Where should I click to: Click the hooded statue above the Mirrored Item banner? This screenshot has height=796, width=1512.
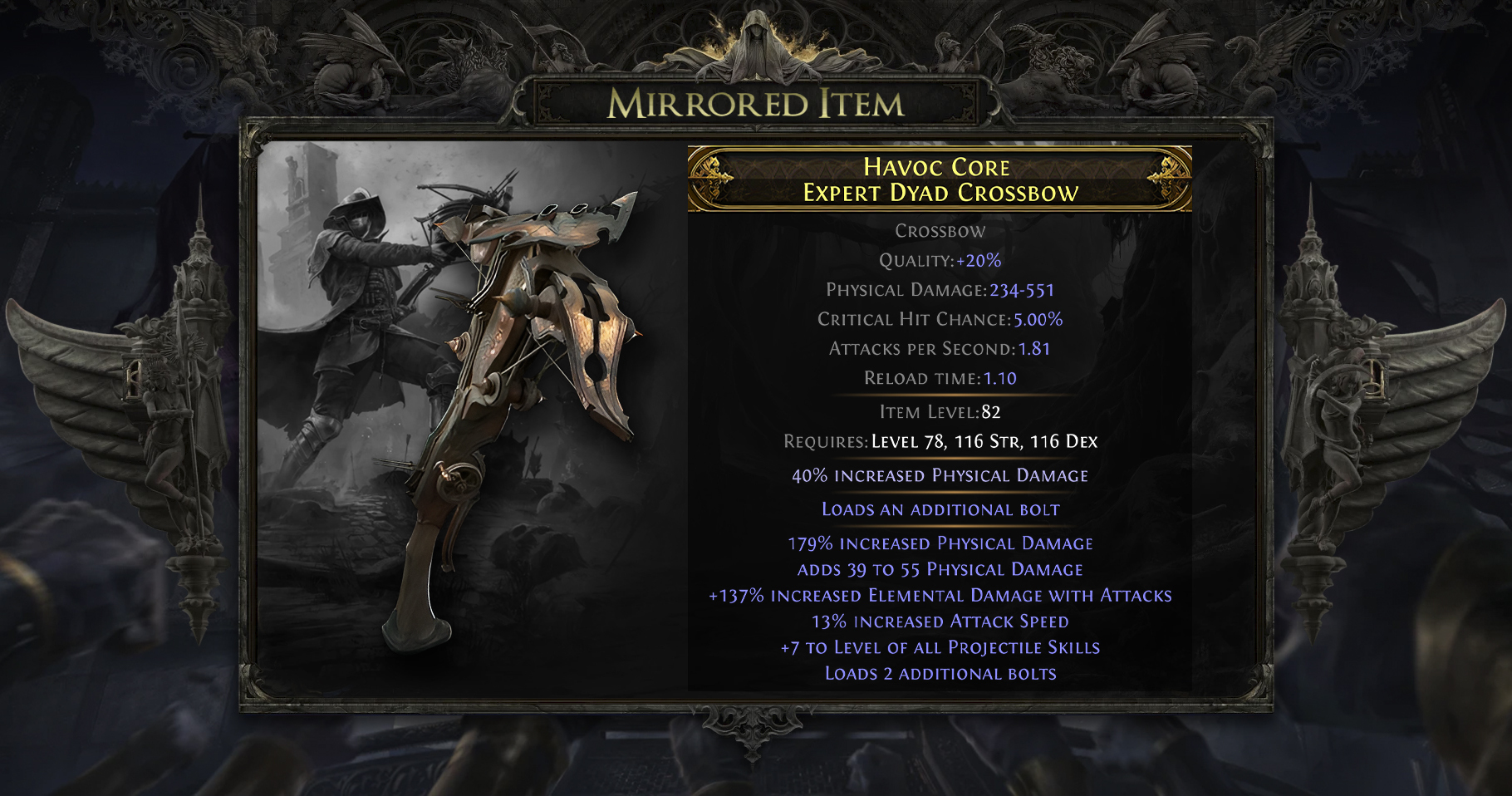click(x=756, y=46)
